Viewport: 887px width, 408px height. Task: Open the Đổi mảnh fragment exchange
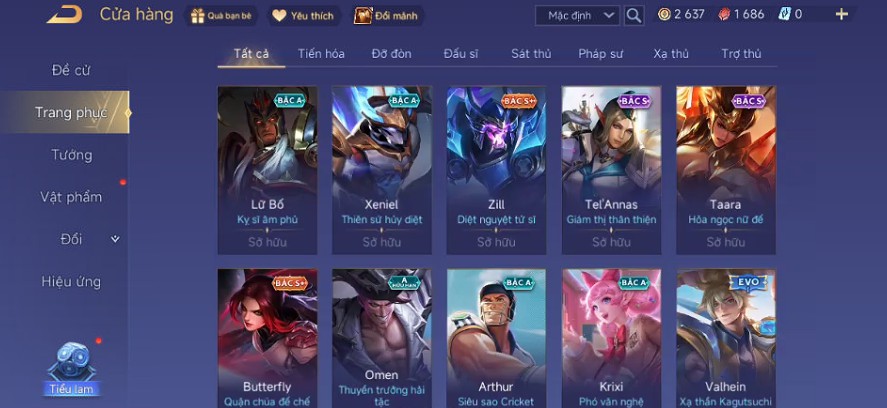tap(388, 15)
